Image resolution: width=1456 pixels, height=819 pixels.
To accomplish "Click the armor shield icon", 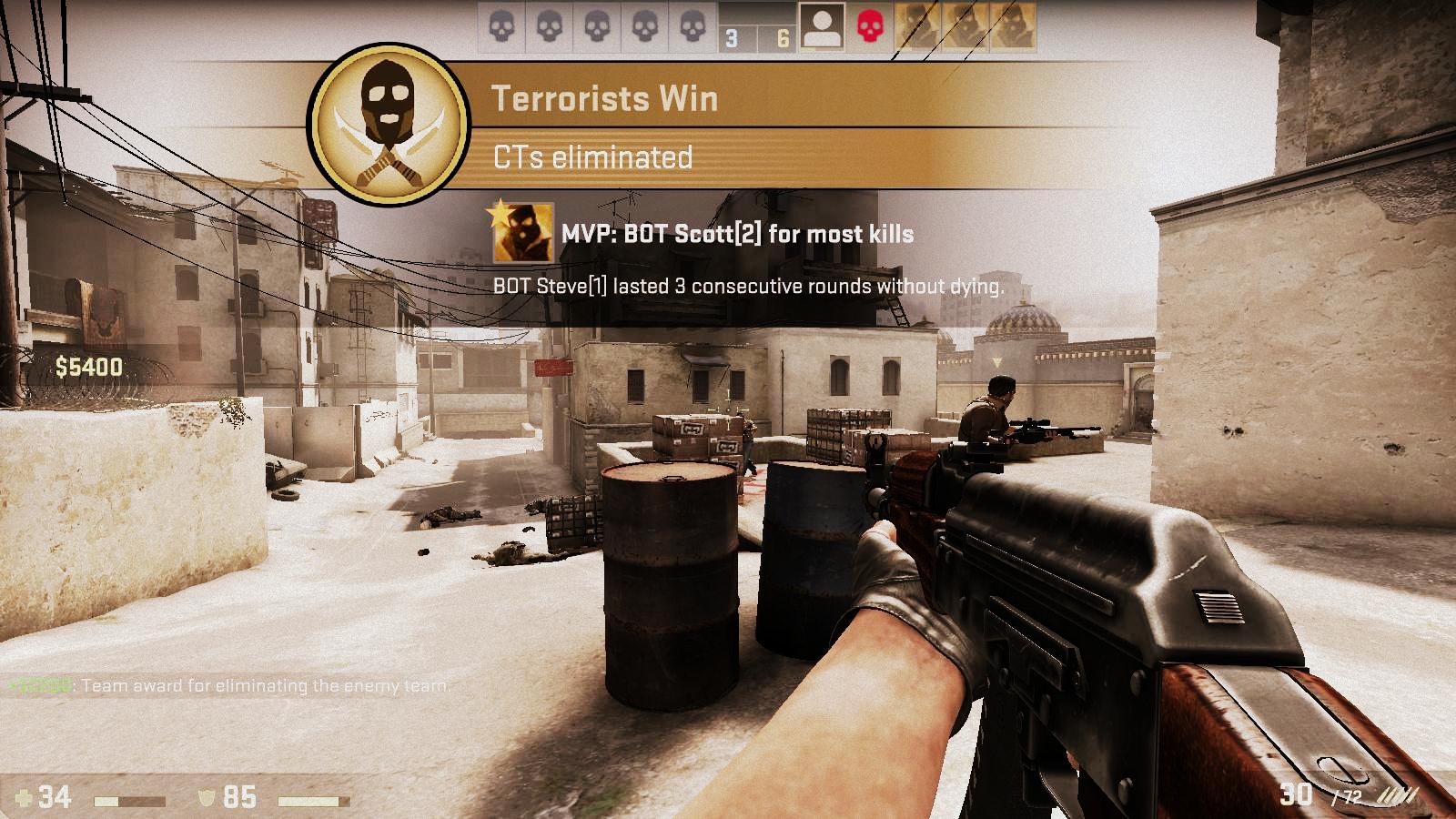I will pos(209,796).
